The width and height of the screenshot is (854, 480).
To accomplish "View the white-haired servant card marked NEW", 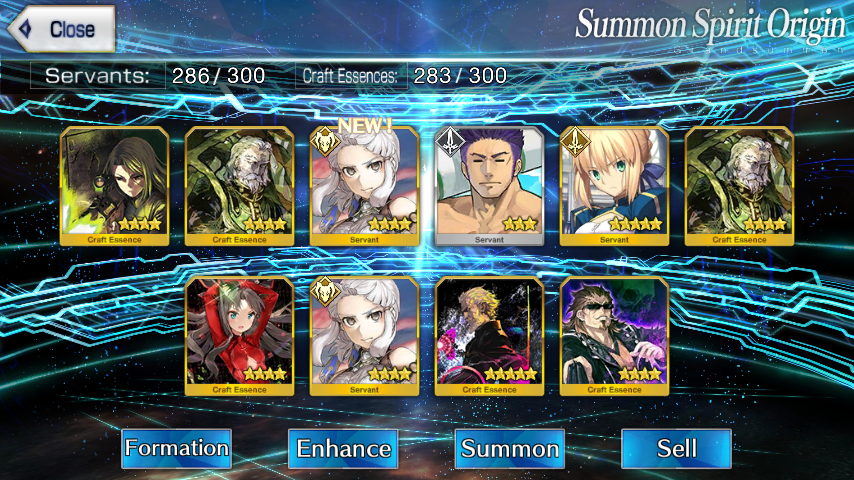I will tap(364, 186).
